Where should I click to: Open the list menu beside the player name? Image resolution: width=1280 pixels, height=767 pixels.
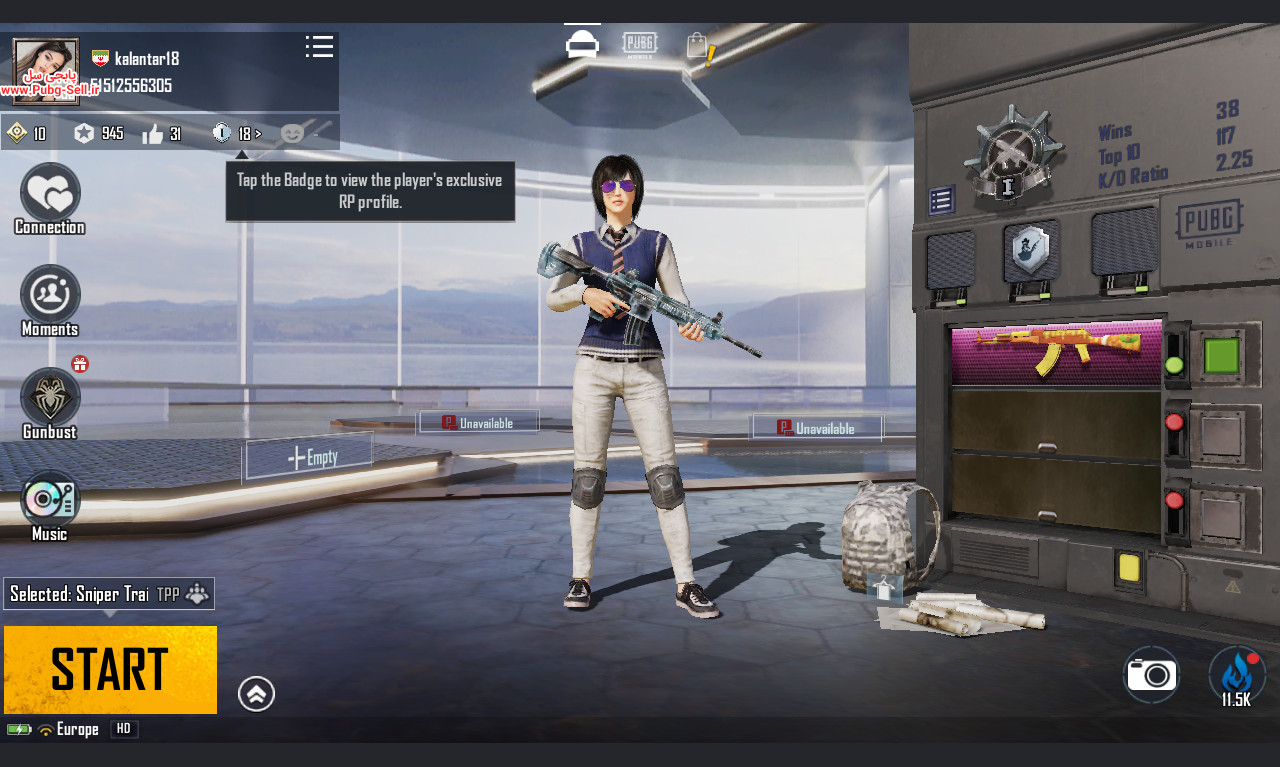coord(319,47)
